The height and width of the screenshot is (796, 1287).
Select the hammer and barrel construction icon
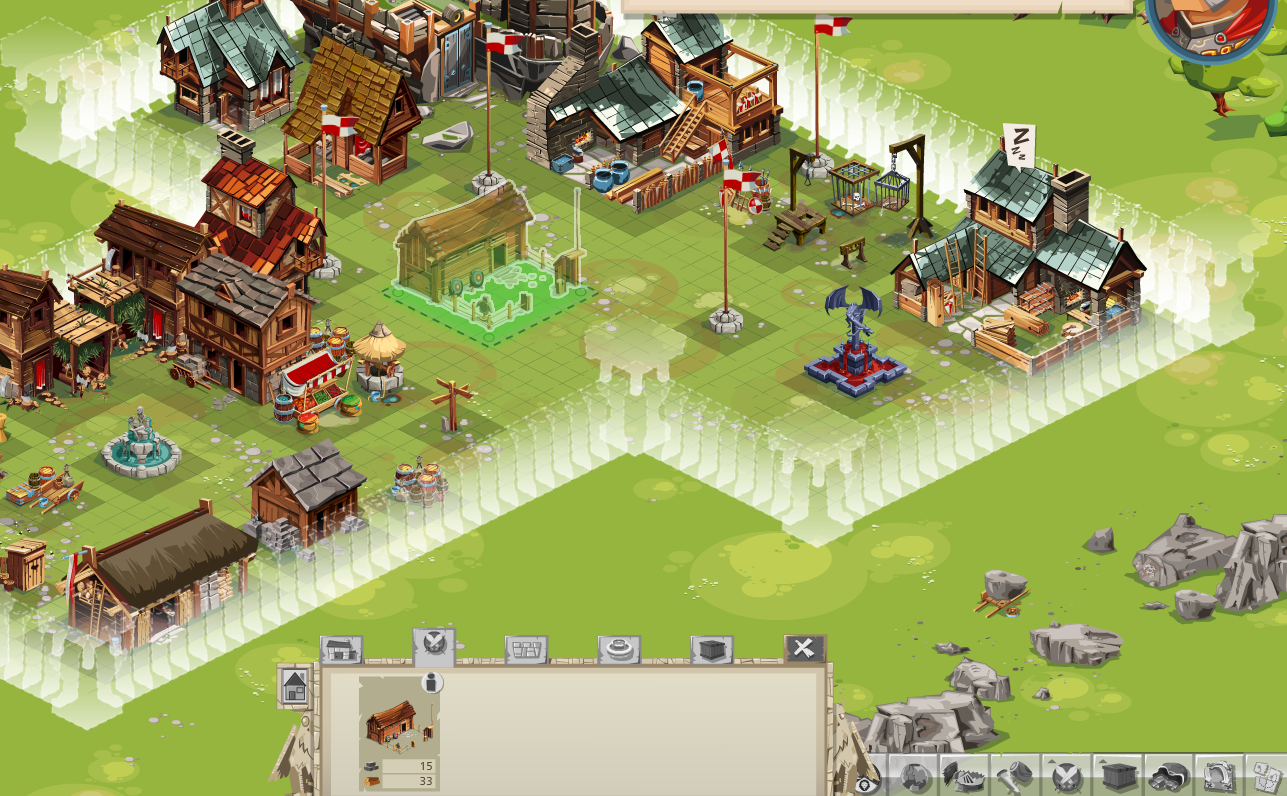(1017, 779)
